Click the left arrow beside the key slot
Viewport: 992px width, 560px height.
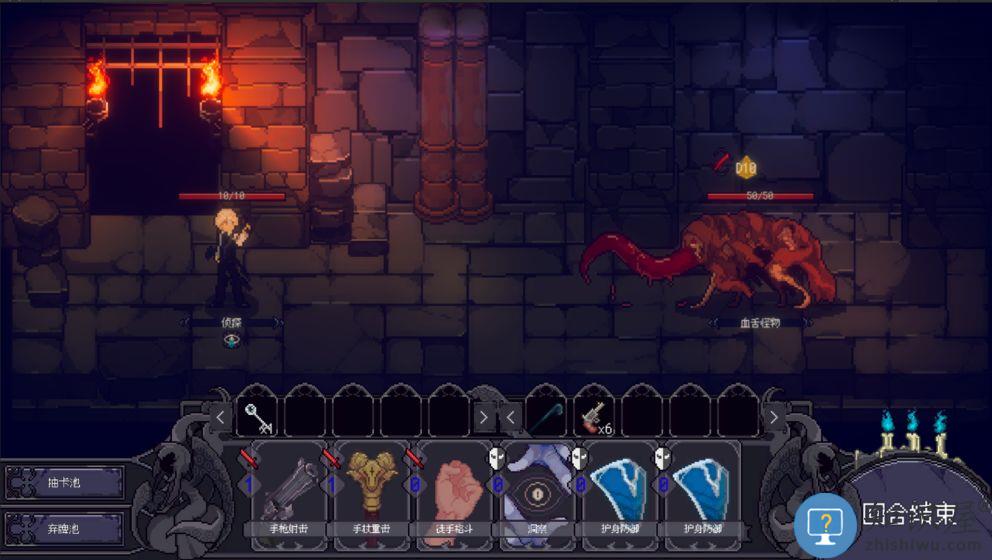pos(221,416)
